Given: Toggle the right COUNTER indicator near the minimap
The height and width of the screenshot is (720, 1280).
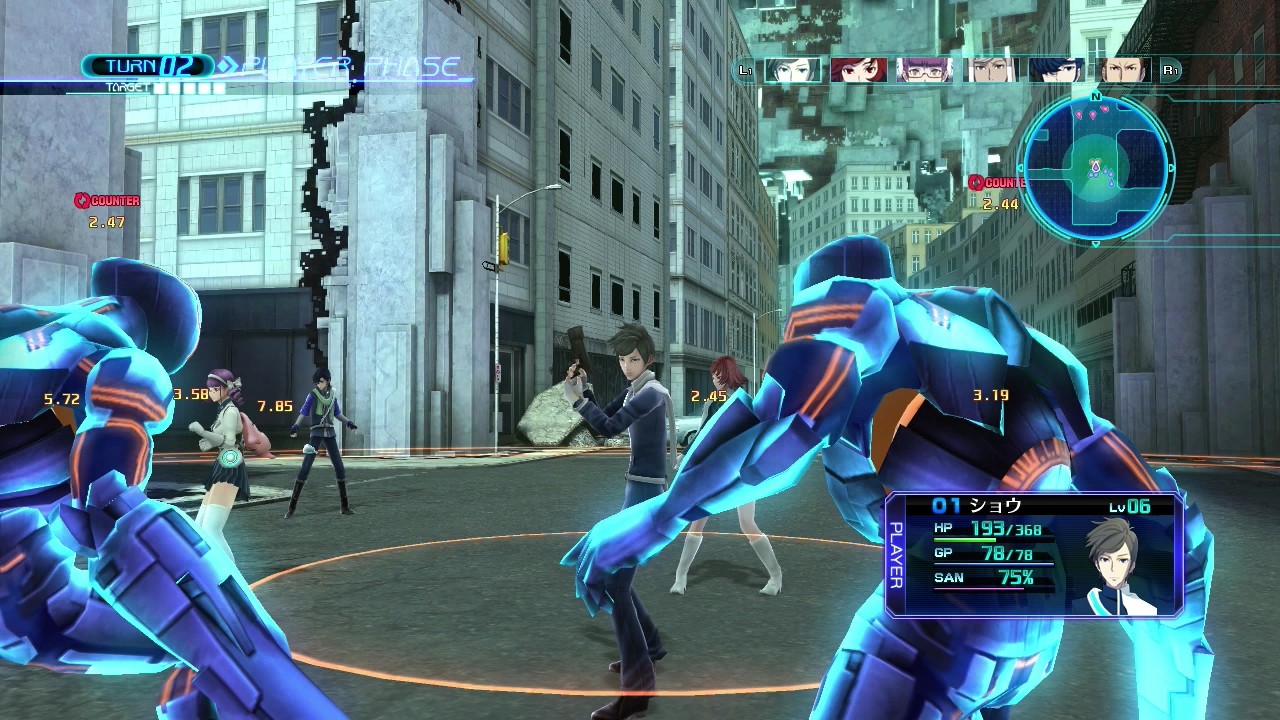Looking at the screenshot, I should point(1001,182).
